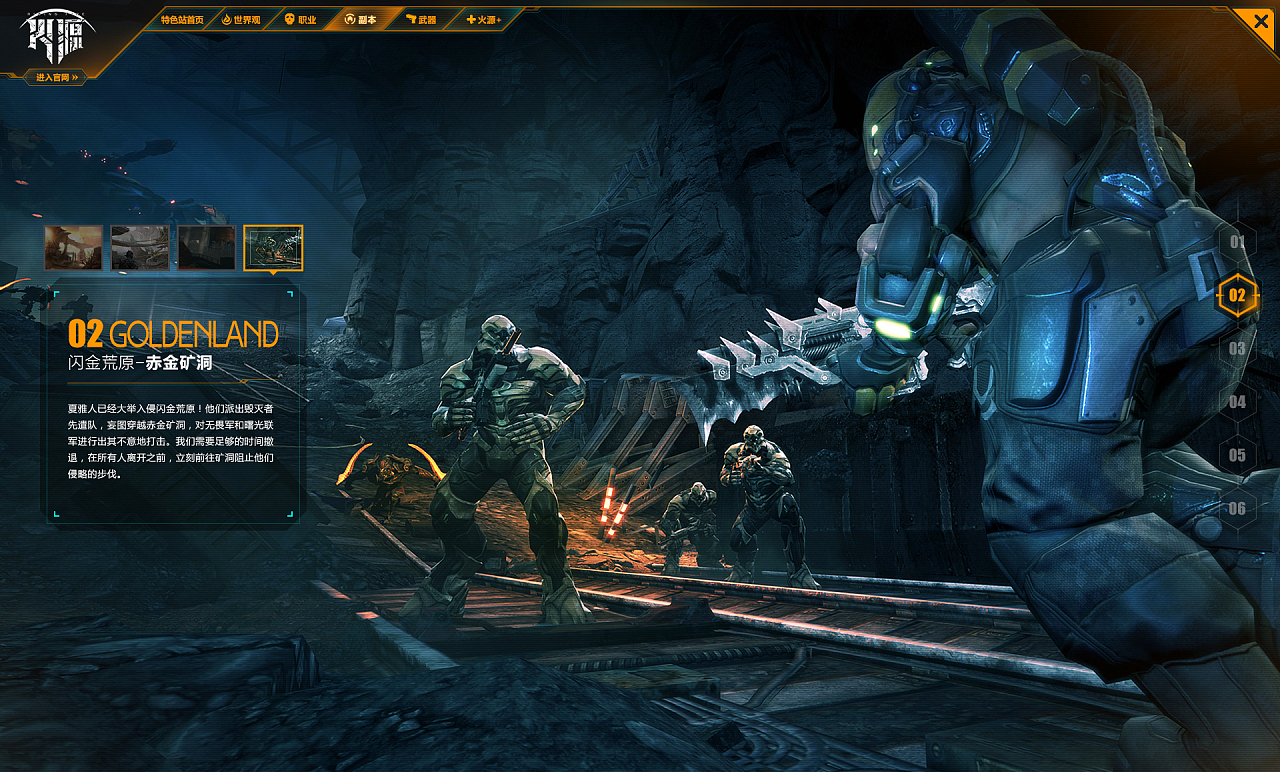Click the 火源+ menu entry

[x=483, y=19]
